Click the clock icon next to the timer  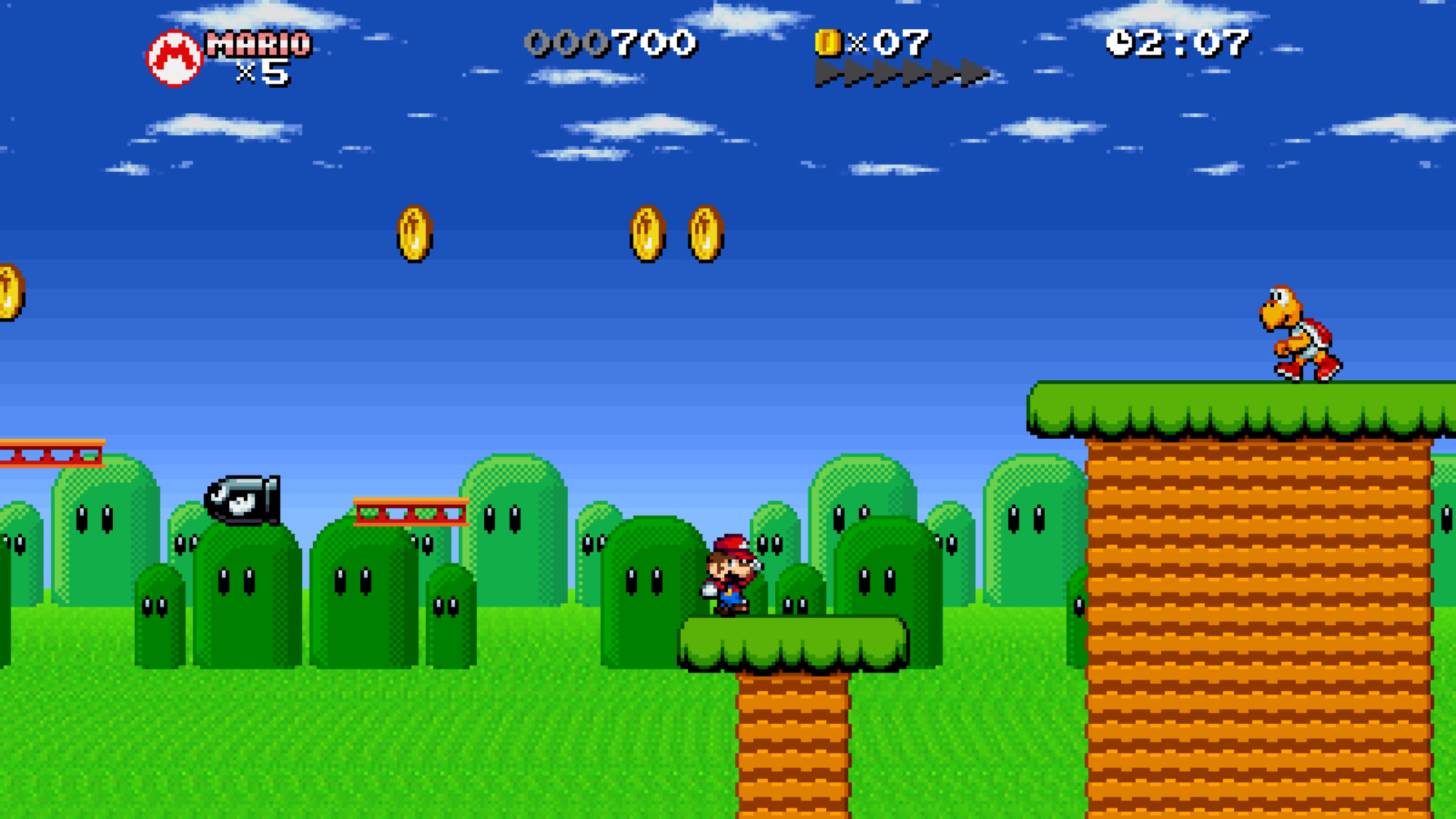pyautogui.click(x=1121, y=43)
